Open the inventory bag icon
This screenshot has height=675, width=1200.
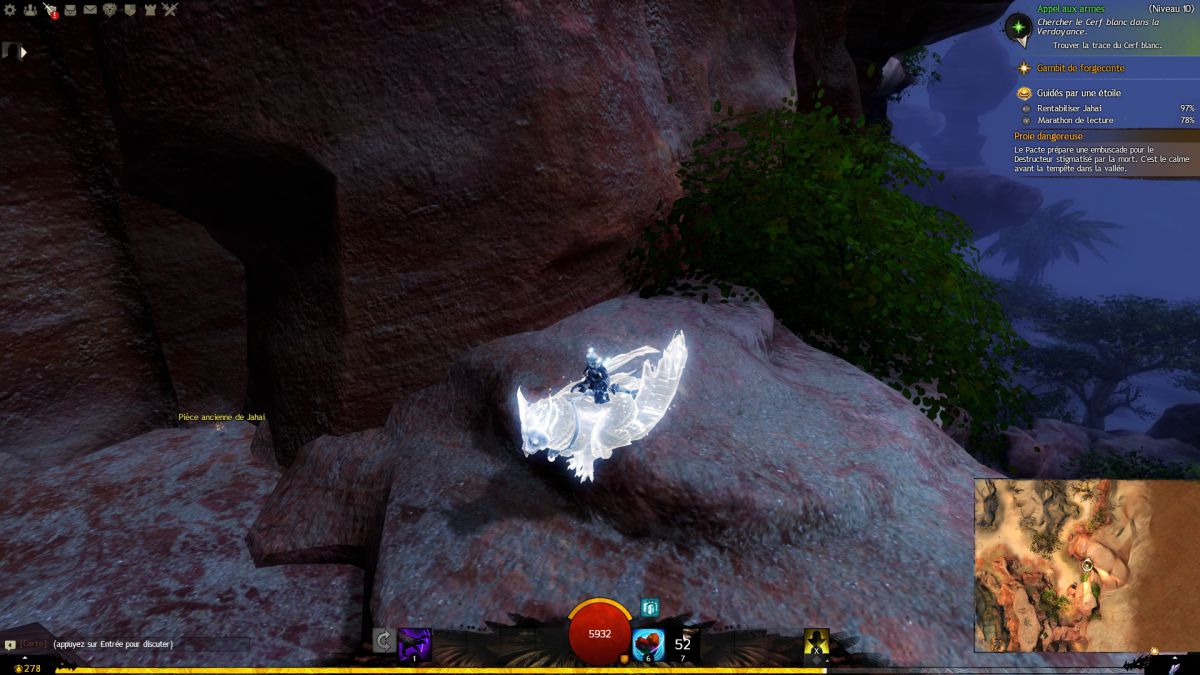click(70, 10)
